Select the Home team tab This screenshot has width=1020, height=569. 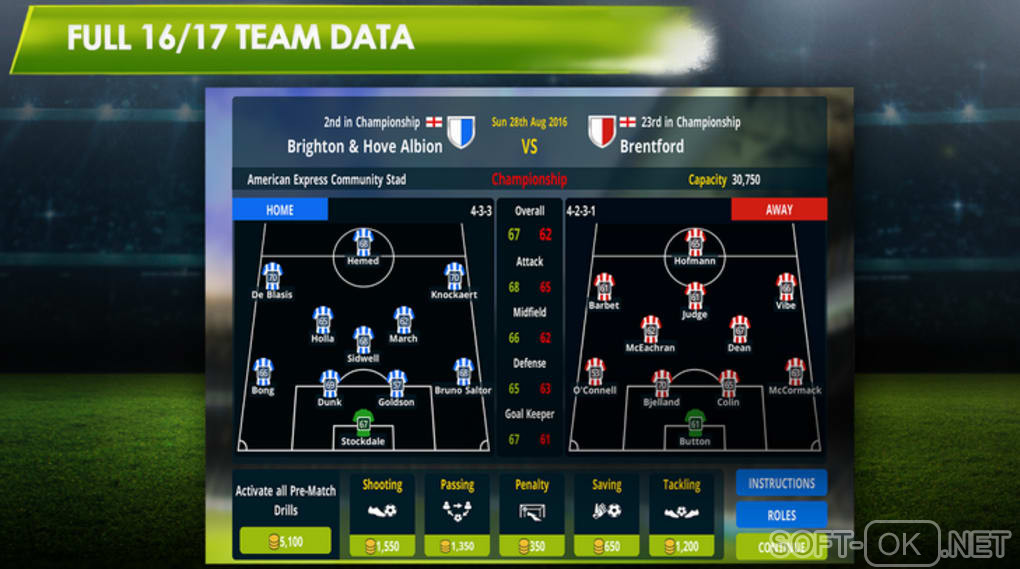pyautogui.click(x=280, y=210)
